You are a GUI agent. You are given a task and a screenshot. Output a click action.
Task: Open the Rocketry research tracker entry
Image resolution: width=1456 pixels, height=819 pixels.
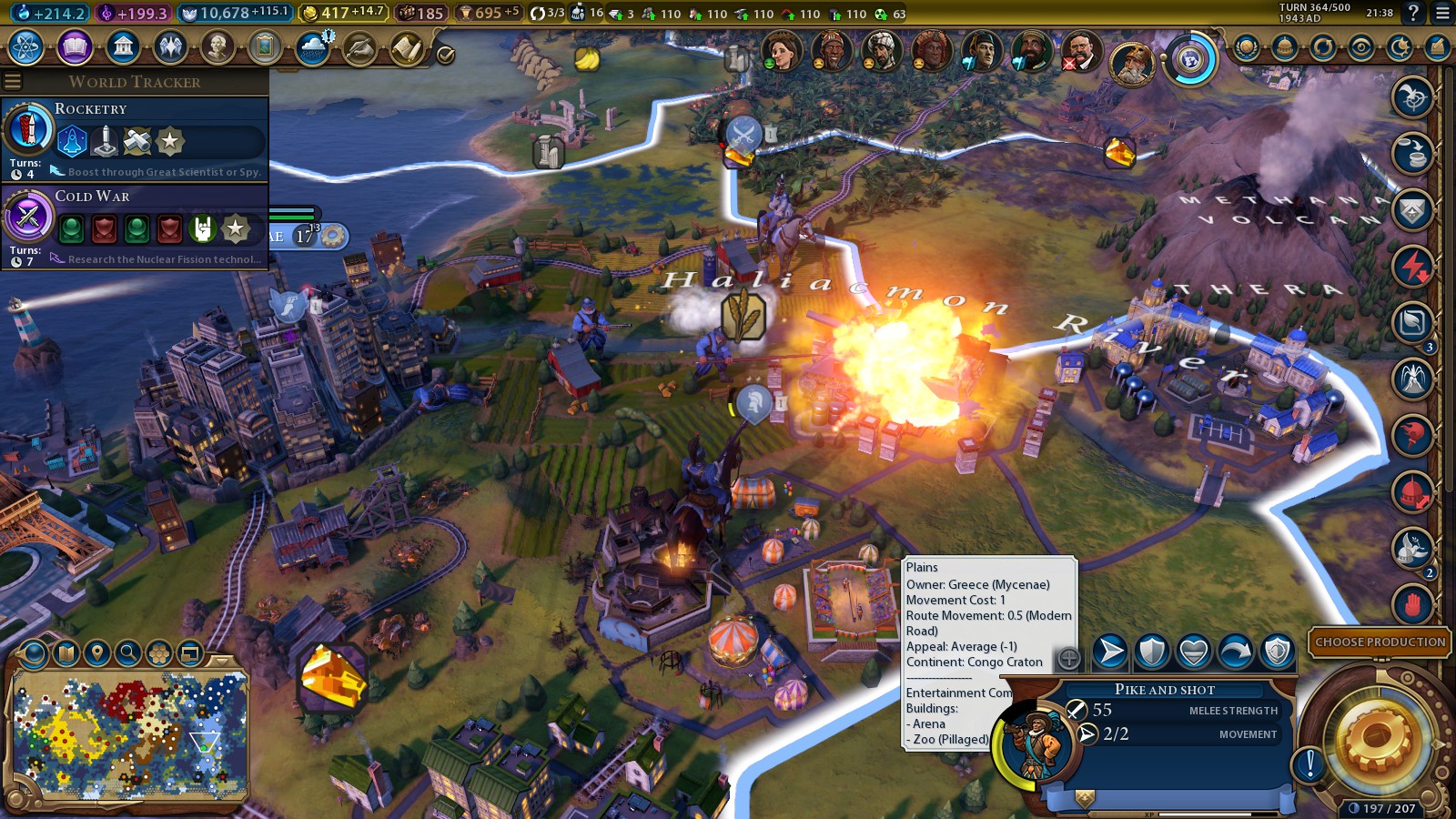(x=135, y=138)
